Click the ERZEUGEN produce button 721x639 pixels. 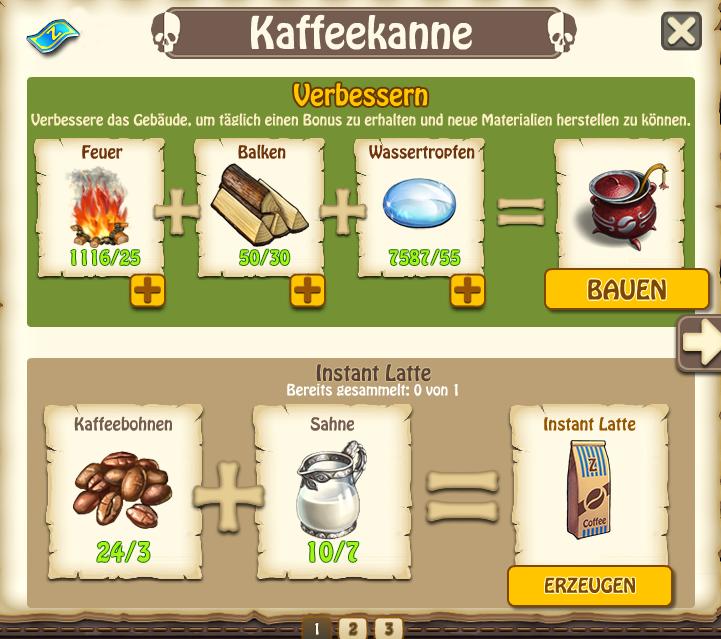pyautogui.click(x=589, y=586)
